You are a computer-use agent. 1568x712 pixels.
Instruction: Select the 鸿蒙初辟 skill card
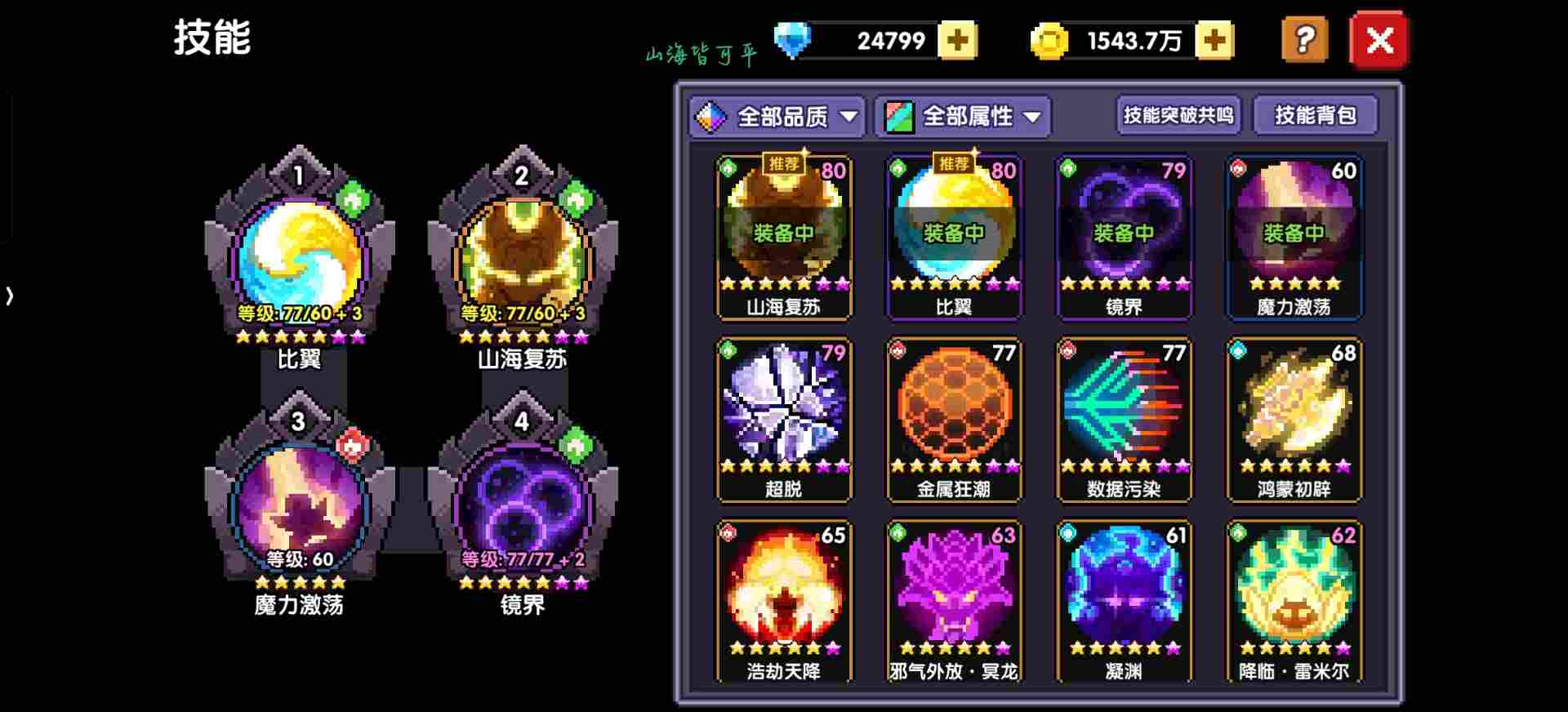tap(1294, 418)
